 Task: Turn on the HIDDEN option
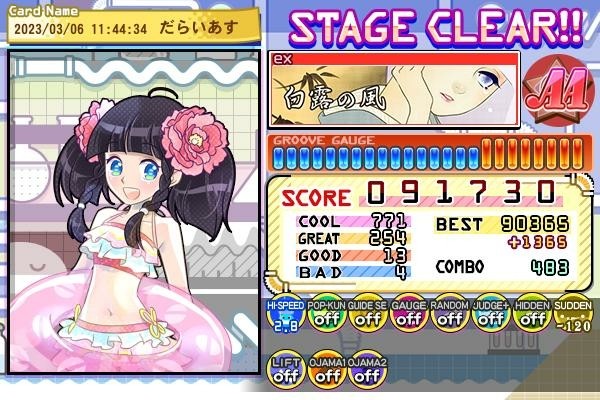pos(532,317)
